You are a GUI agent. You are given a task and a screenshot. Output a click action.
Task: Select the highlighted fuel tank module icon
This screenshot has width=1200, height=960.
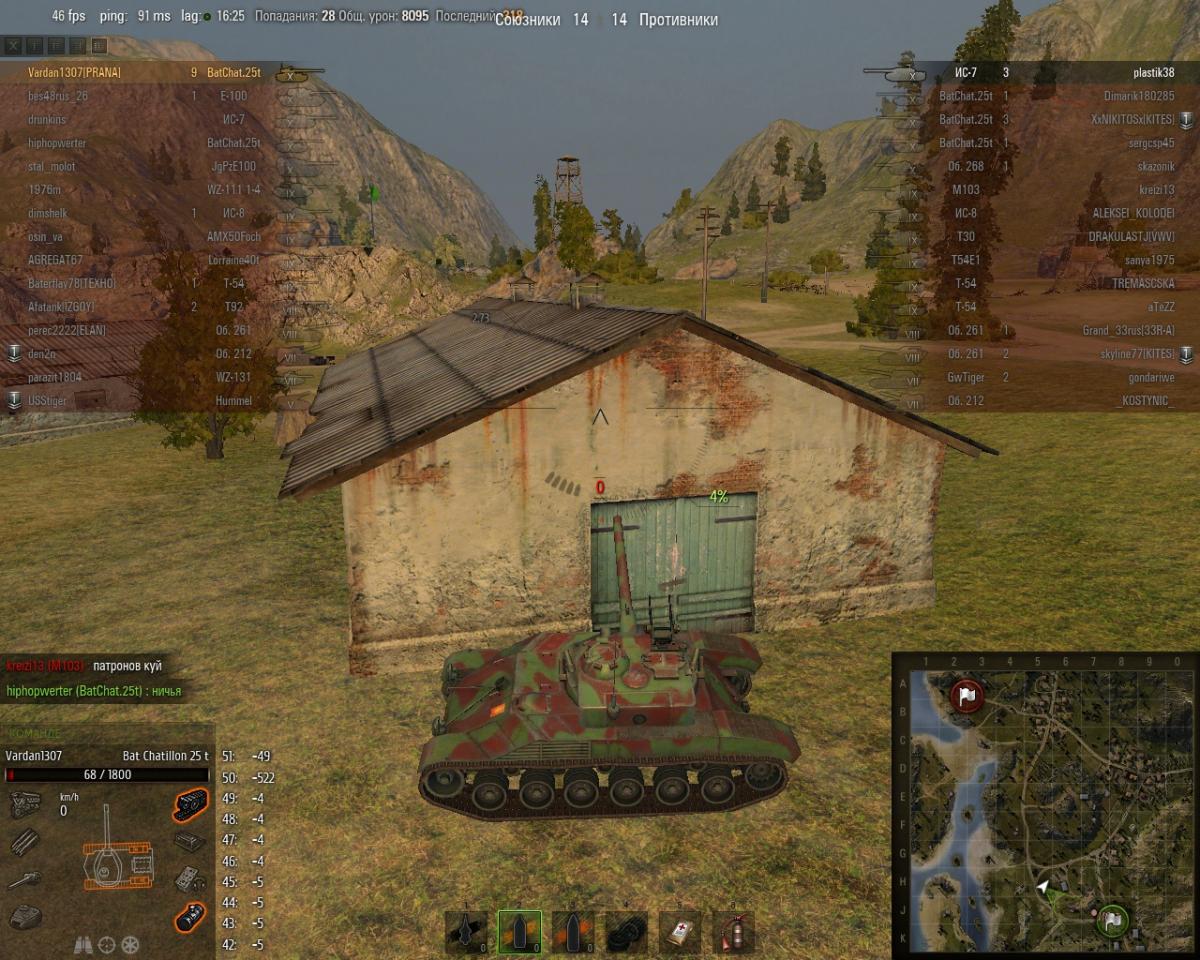point(190,916)
